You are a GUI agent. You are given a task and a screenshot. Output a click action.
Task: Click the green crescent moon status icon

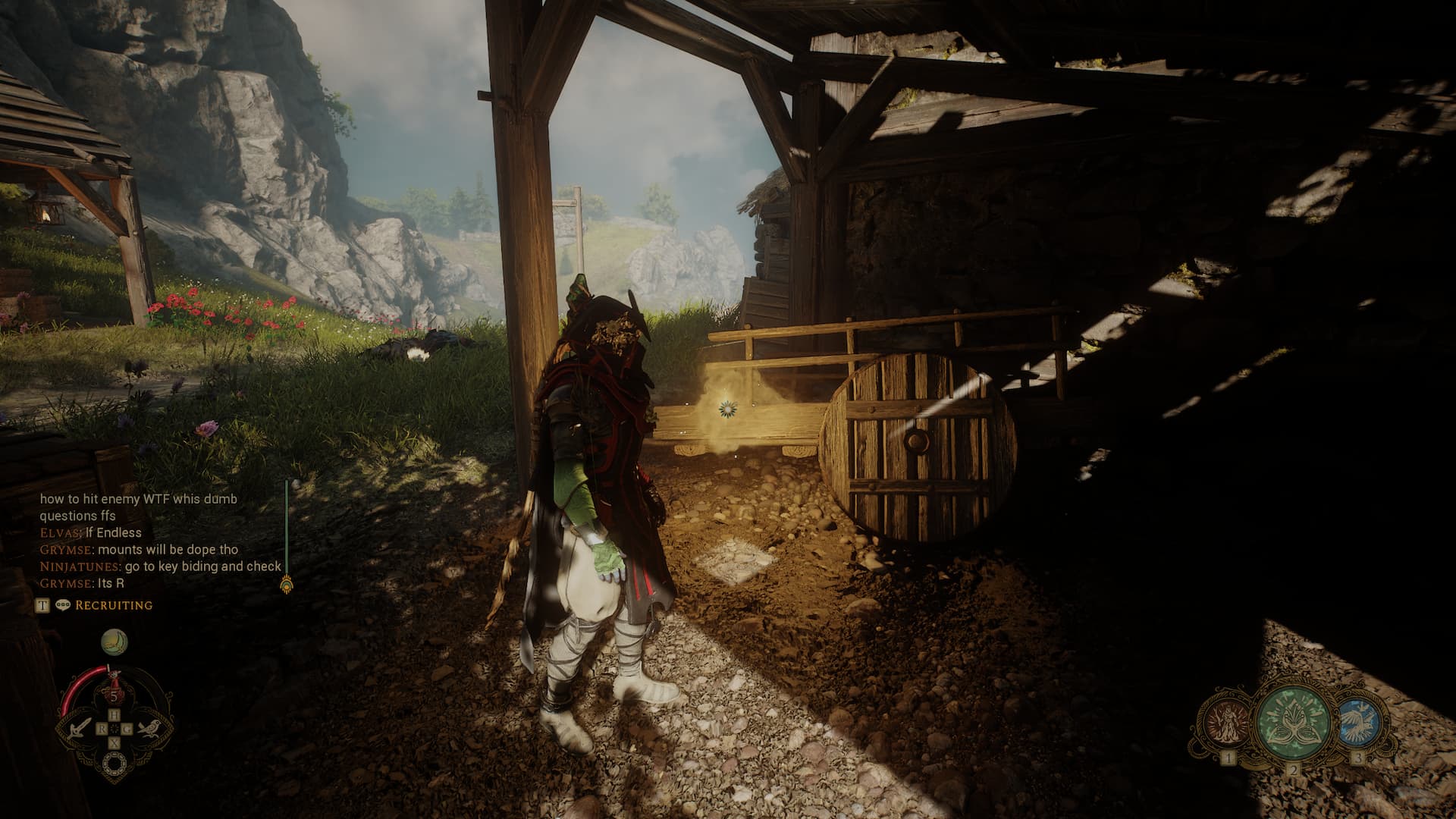pos(114,643)
